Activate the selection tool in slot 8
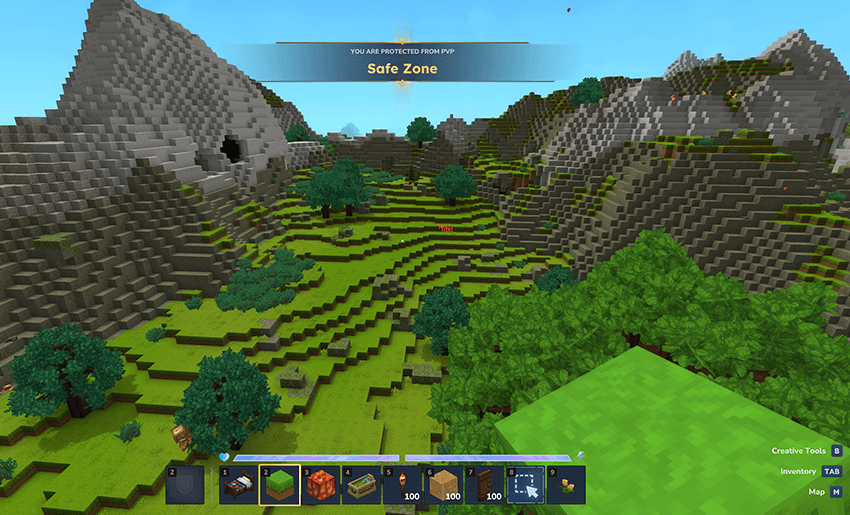Viewport: 850px width, 515px height. point(525,485)
